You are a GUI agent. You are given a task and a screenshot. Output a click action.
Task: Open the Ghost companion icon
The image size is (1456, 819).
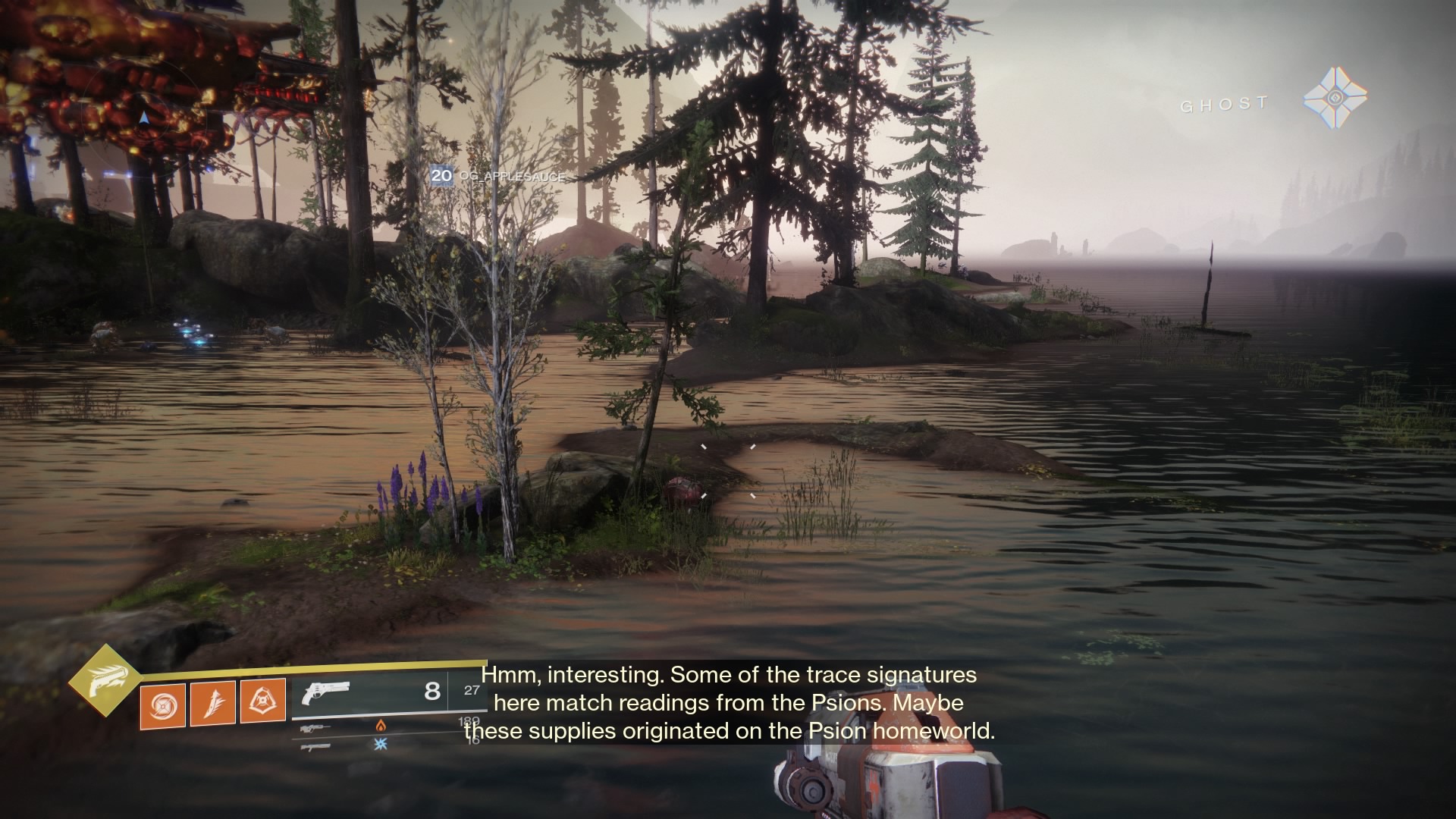coord(1335,99)
